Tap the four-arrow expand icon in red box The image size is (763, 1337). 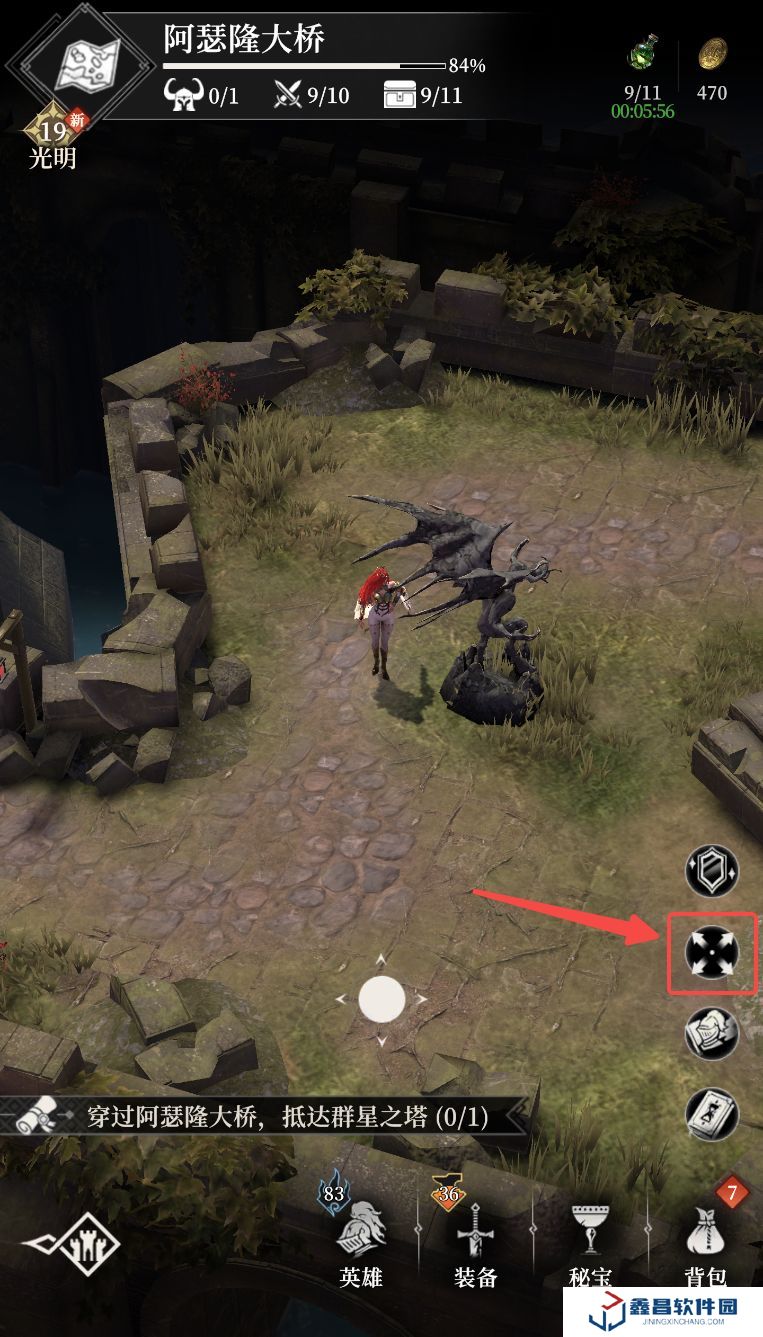tap(712, 953)
